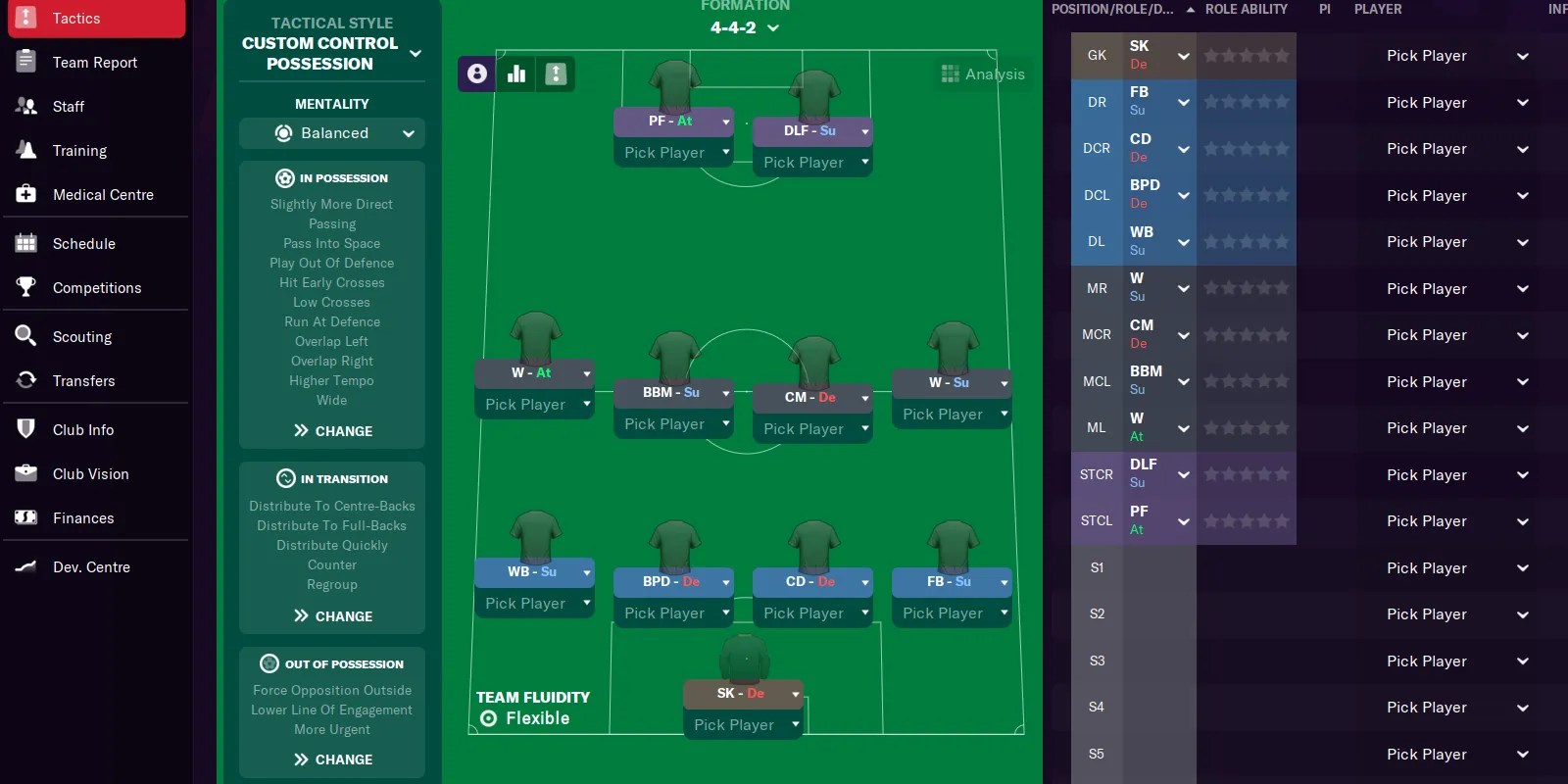Screen dimensions: 1568x784
Task: Click the Scouting magnifier icon in sidebar
Action: (x=25, y=336)
